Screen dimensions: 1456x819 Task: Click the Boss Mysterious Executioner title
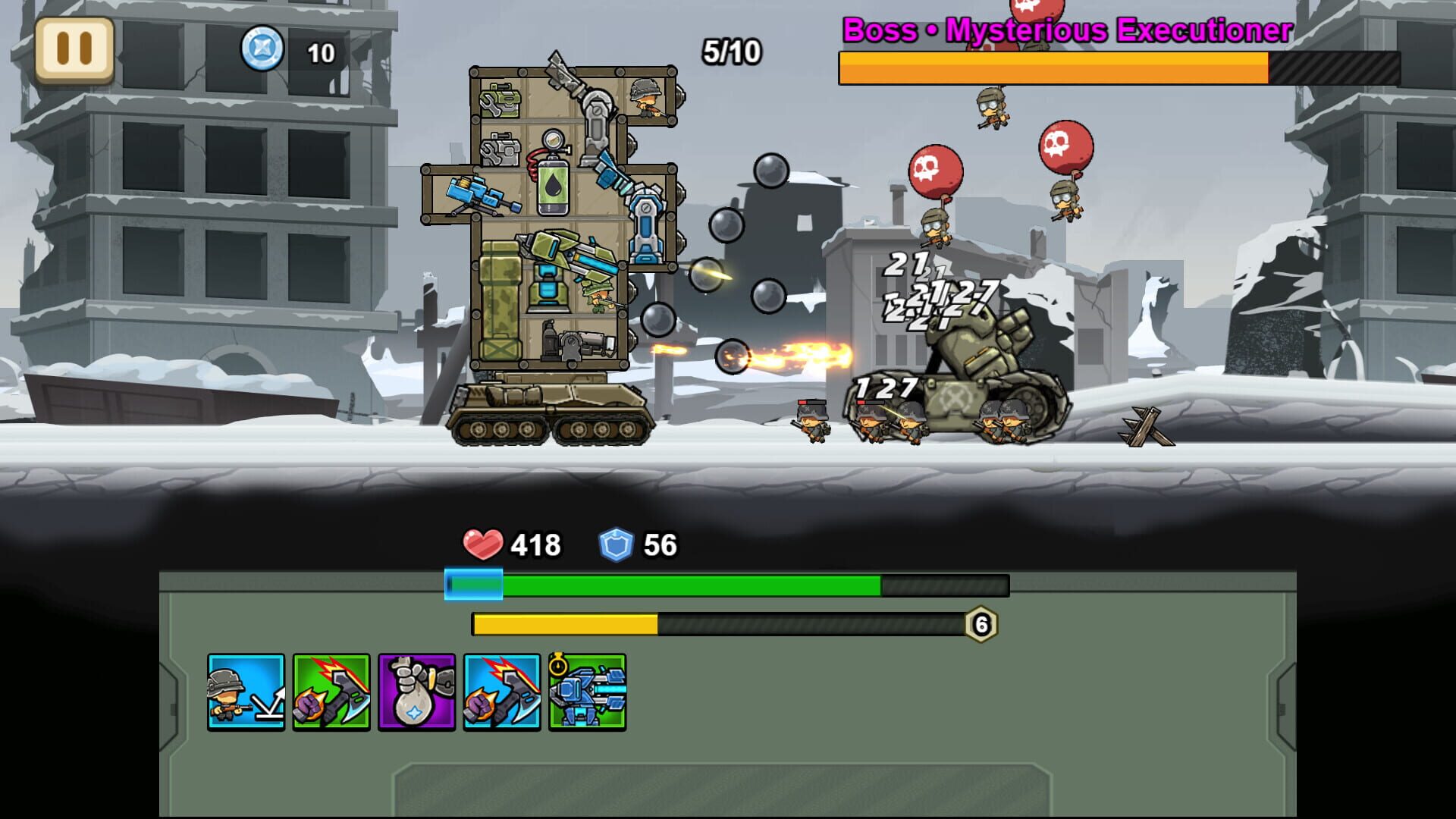(1065, 30)
